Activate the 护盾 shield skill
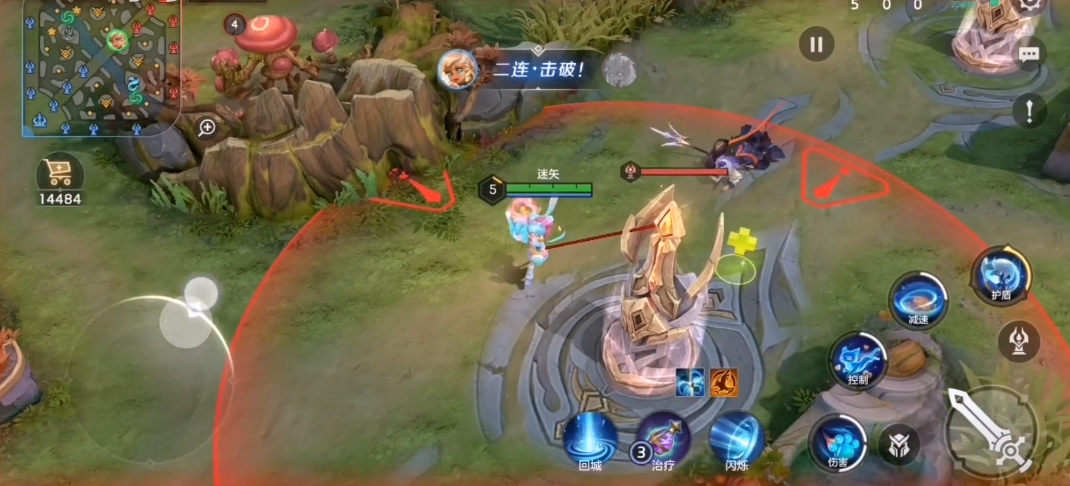The image size is (1070, 486). click(1001, 274)
